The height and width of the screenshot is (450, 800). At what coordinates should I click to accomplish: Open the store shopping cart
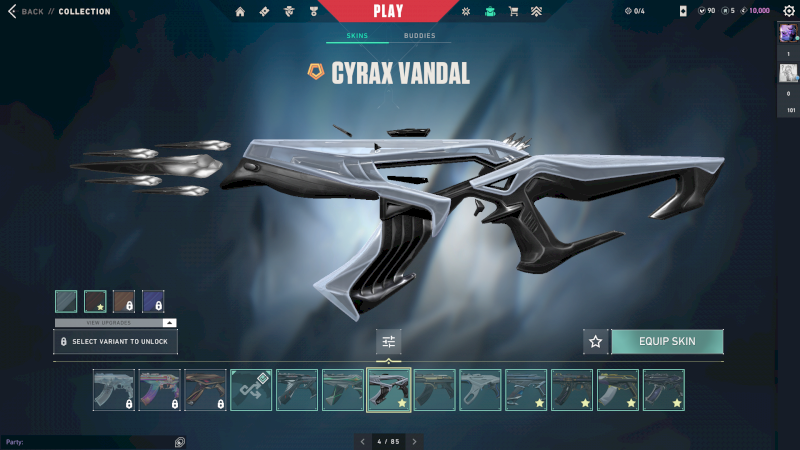tap(514, 12)
